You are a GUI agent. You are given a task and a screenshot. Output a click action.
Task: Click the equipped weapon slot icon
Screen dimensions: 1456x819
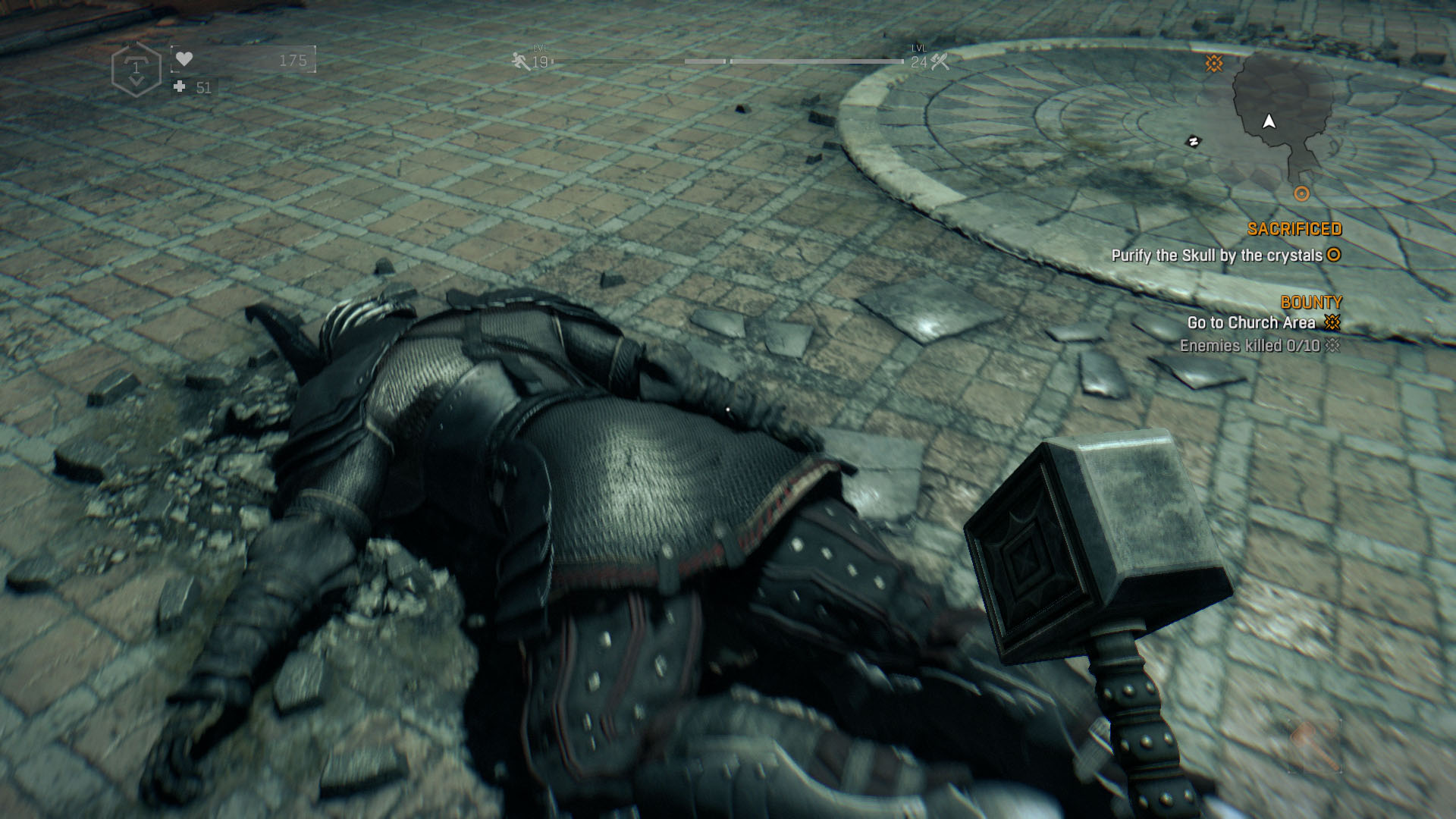click(1314, 746)
